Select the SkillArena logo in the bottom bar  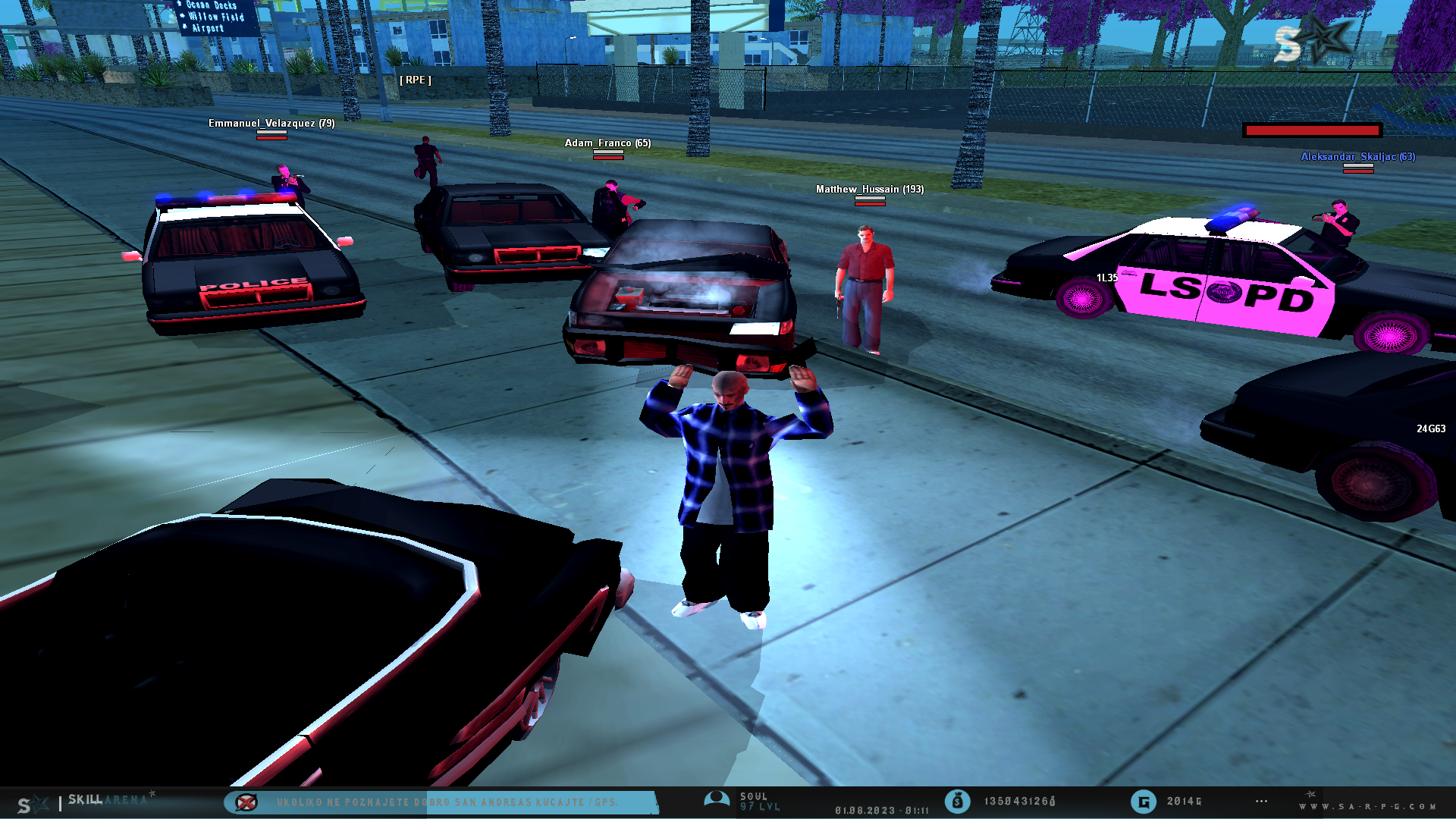pyautogui.click(x=106, y=800)
